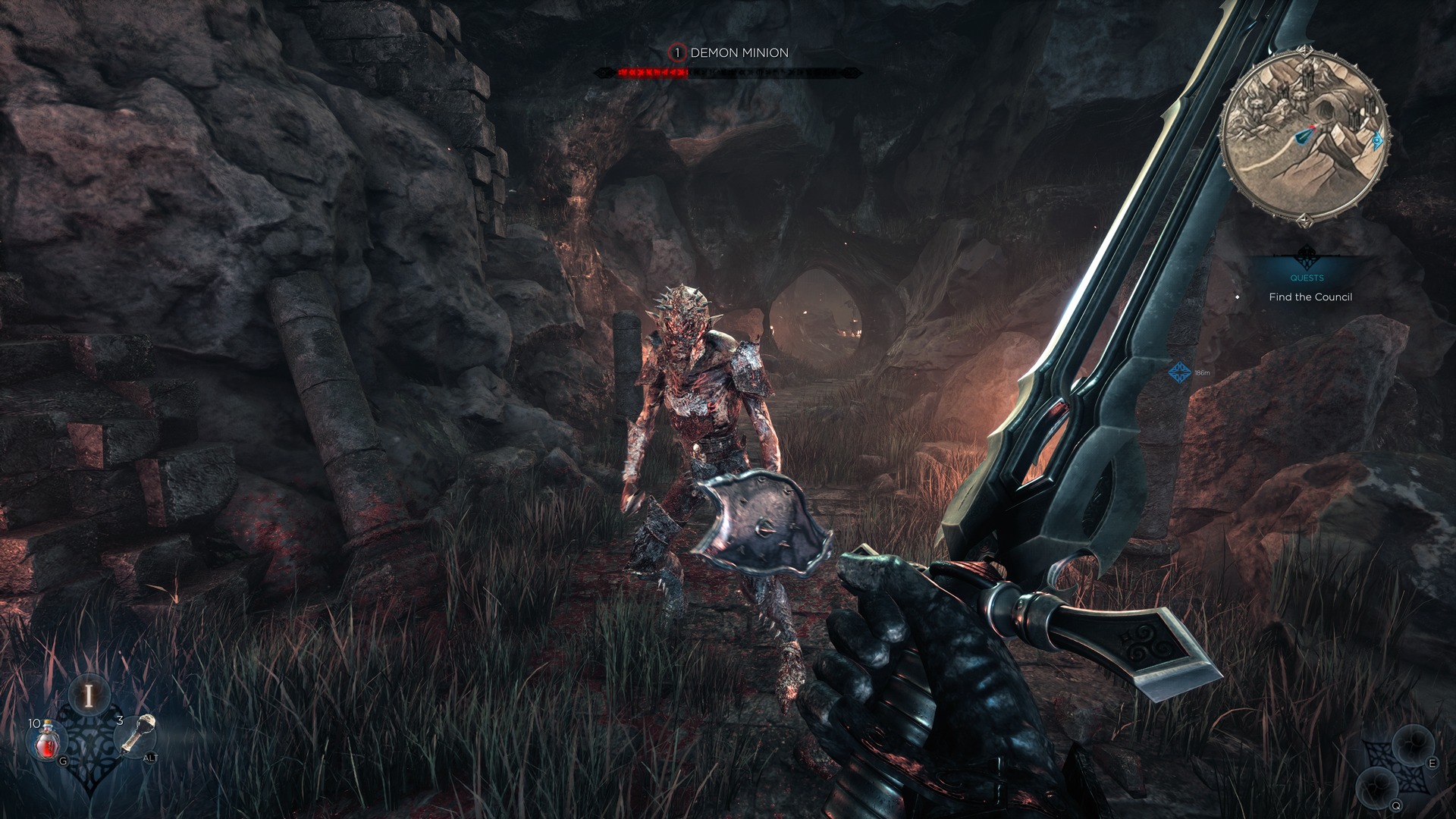Viewport: 1456px width, 819px height.
Task: Click the glowing Roman numeral I orb
Action: pos(89,695)
